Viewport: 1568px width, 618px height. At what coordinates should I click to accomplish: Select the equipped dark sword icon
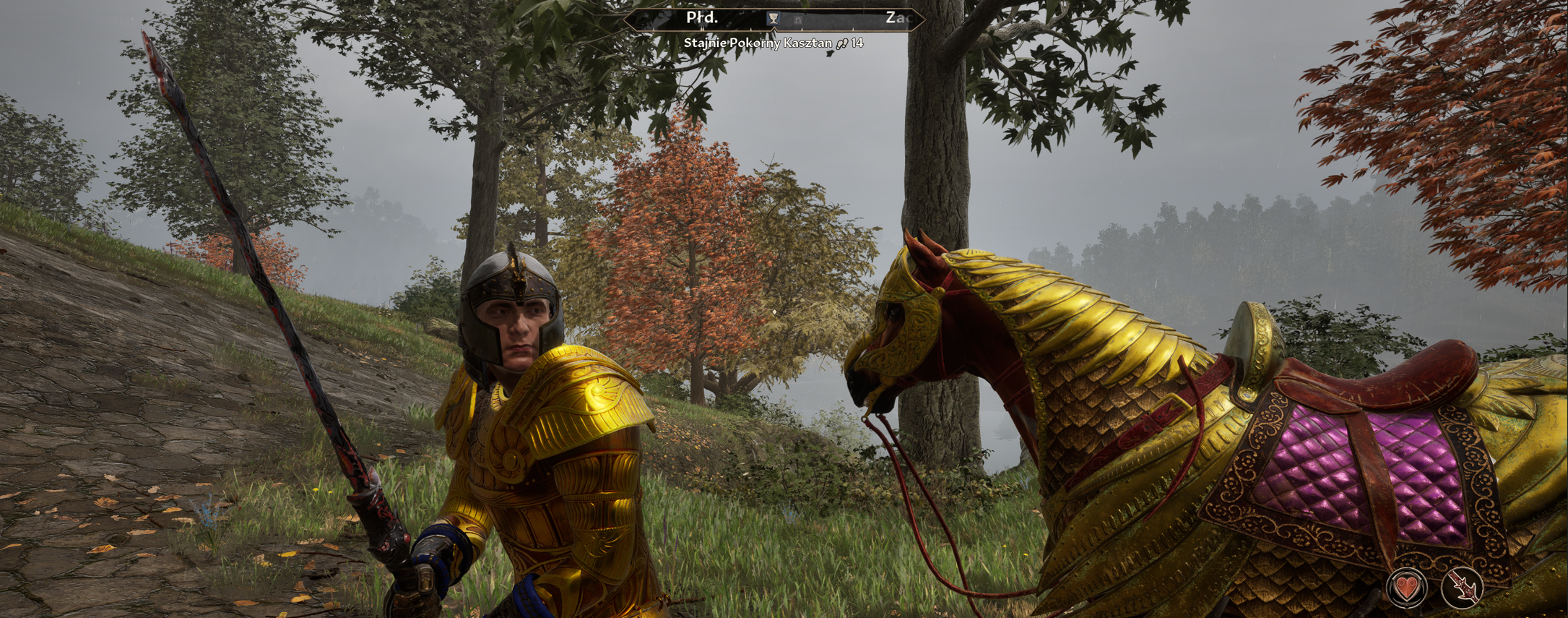(1462, 587)
